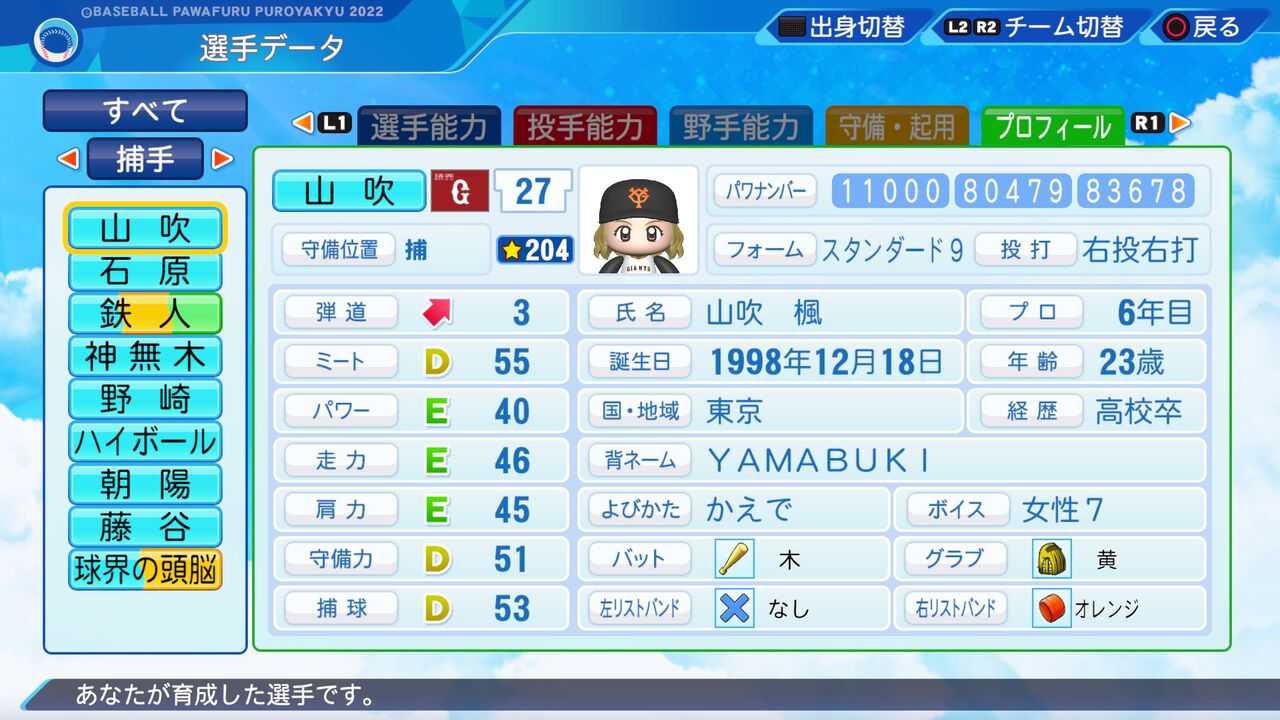Click the right arrow beside 捕手 filter
The image size is (1280, 720).
pyautogui.click(x=221, y=159)
